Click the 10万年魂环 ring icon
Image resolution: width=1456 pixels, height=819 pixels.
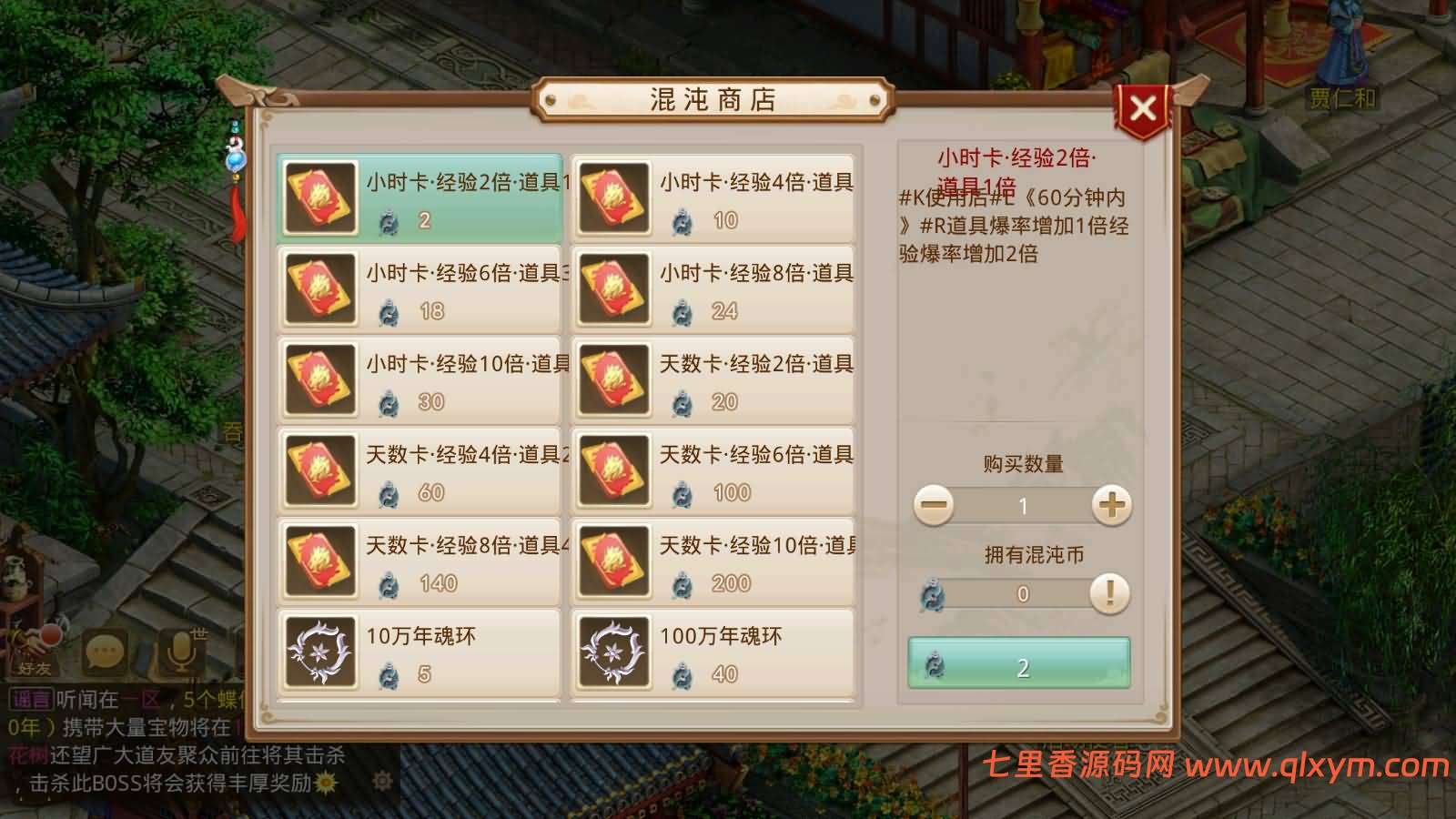(320, 652)
